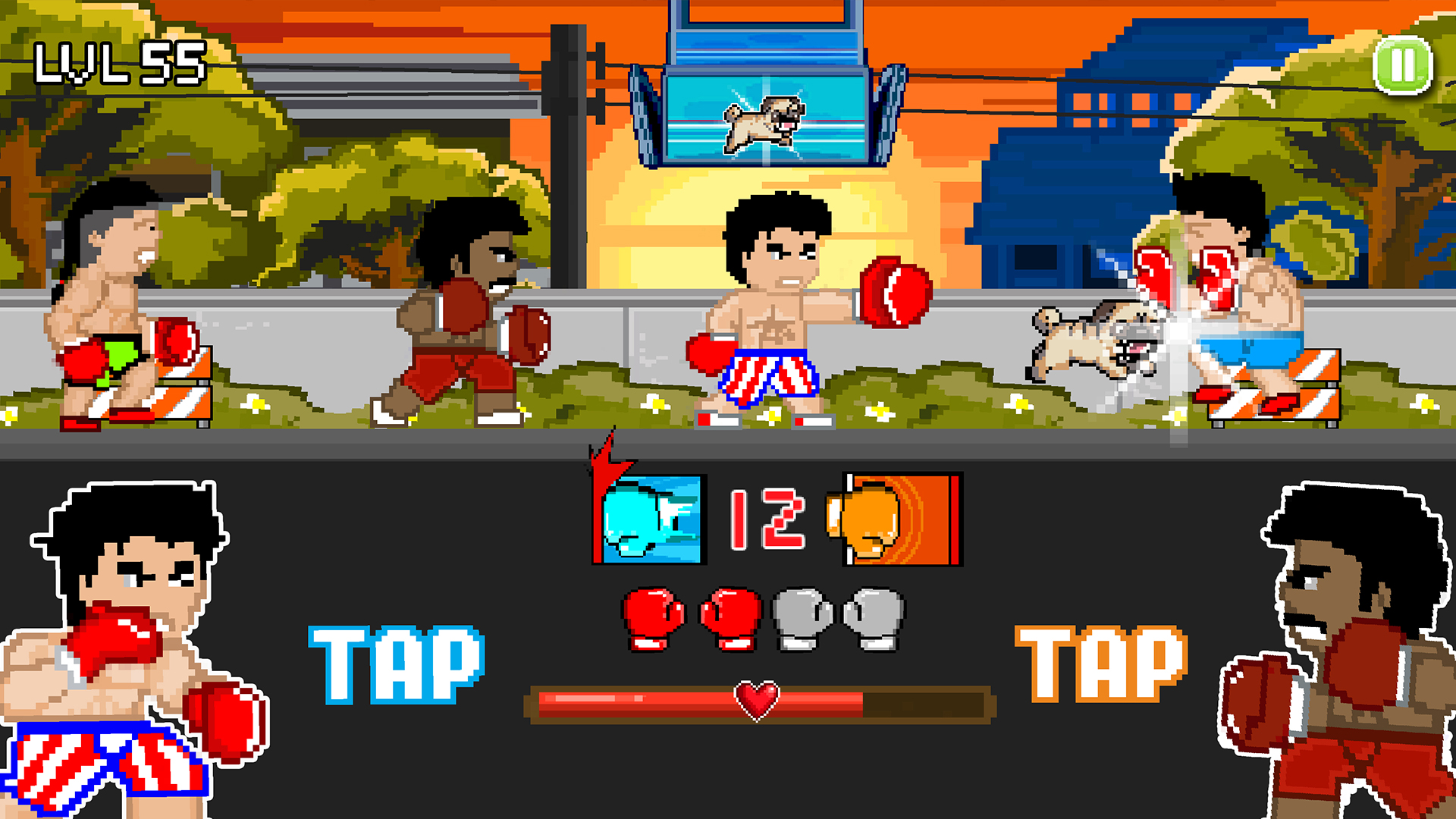Click the heart icon on the health bar
This screenshot has width=1456, height=819.
point(758,701)
